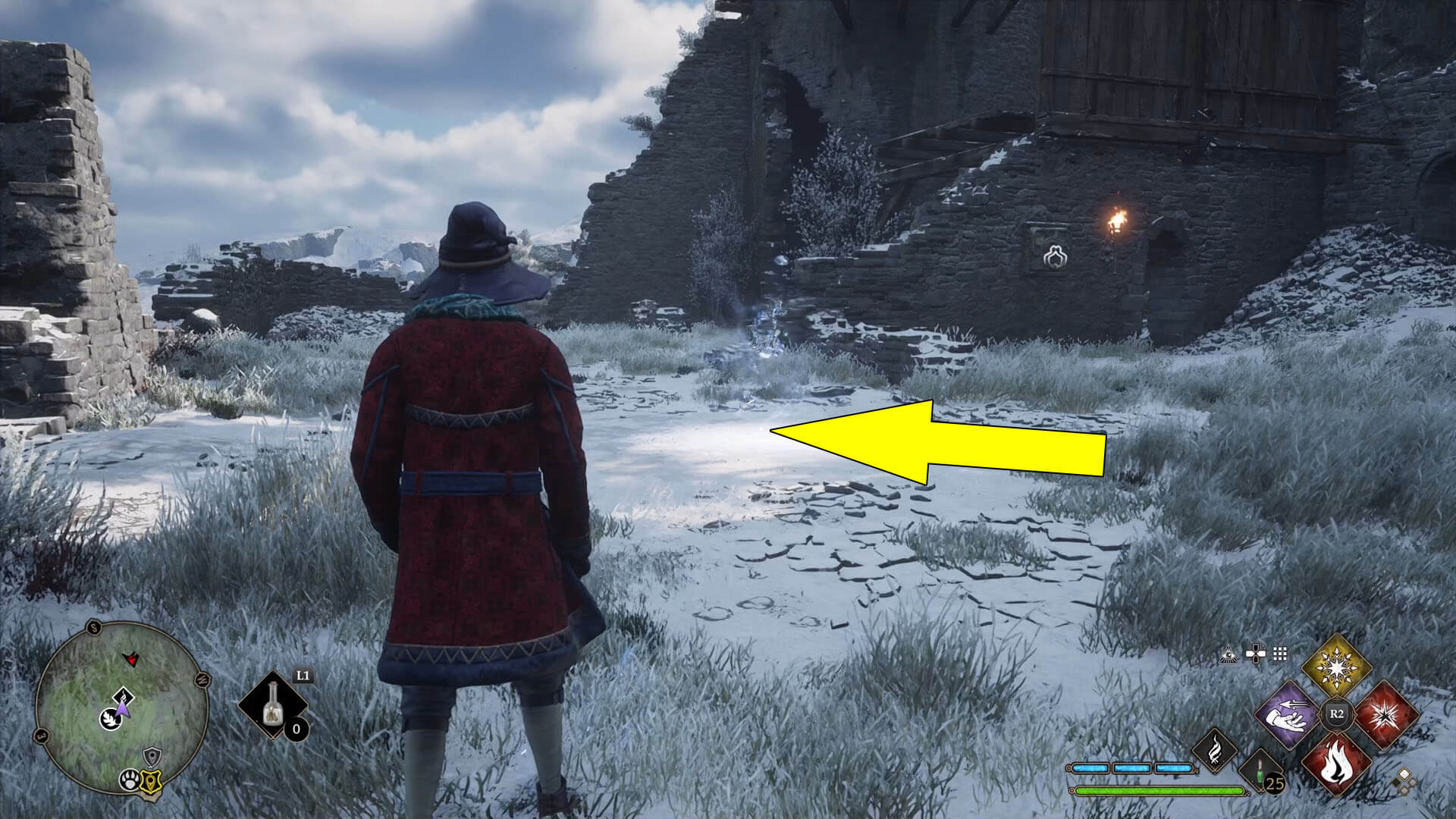
Task: Click the paw print icon on the minimap
Action: click(130, 780)
